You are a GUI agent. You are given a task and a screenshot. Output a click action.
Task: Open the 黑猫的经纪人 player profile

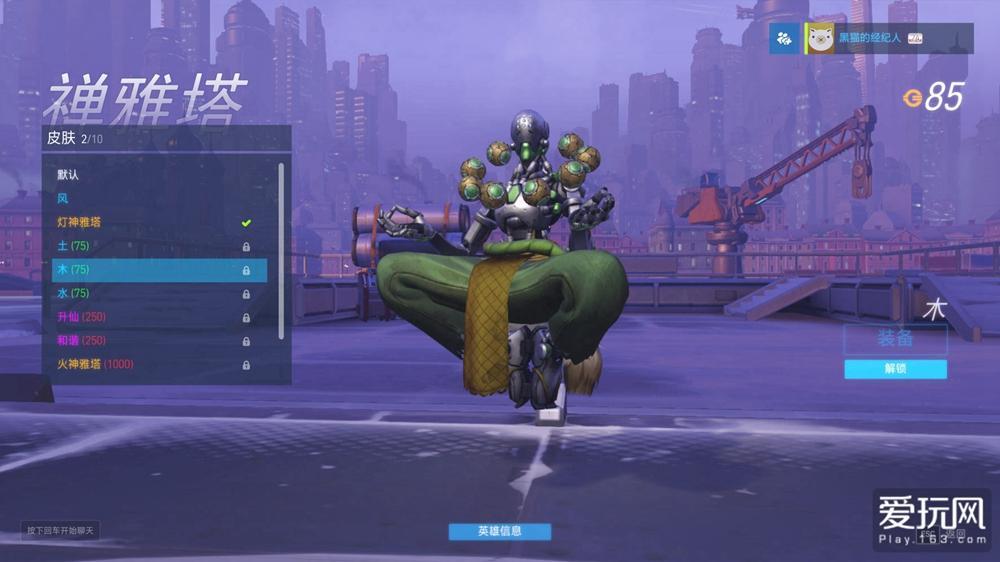pos(866,39)
